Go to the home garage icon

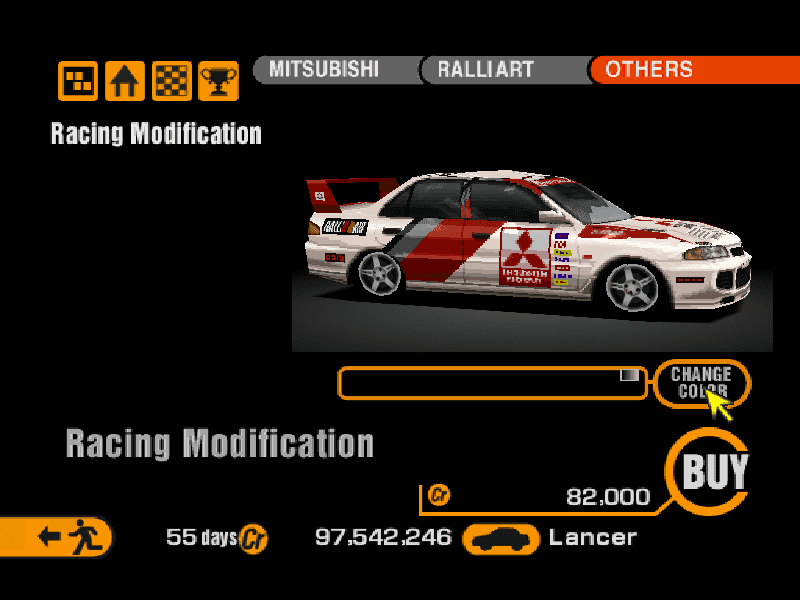pos(125,81)
